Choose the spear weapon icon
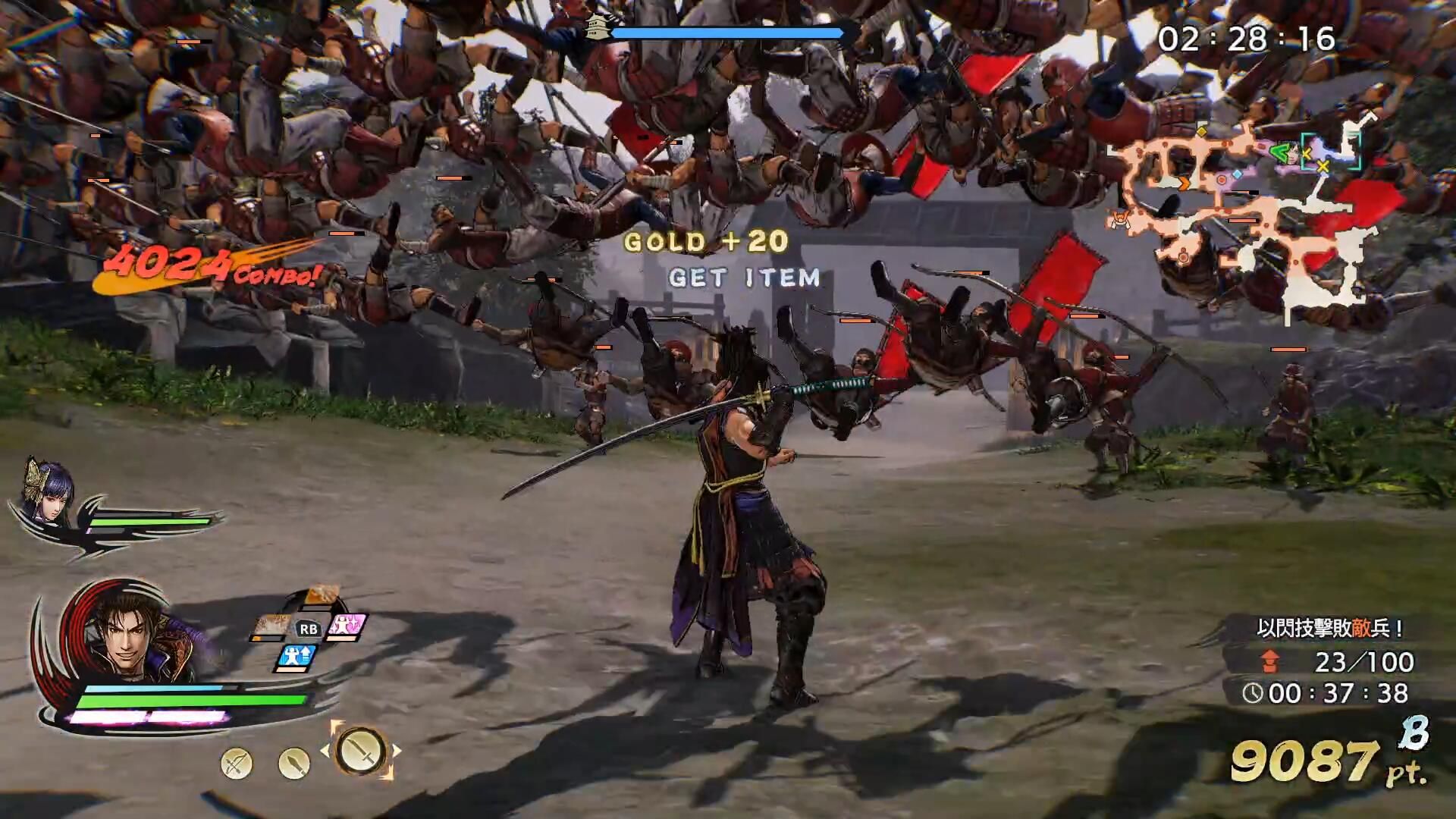The height and width of the screenshot is (819, 1456). coord(293,763)
